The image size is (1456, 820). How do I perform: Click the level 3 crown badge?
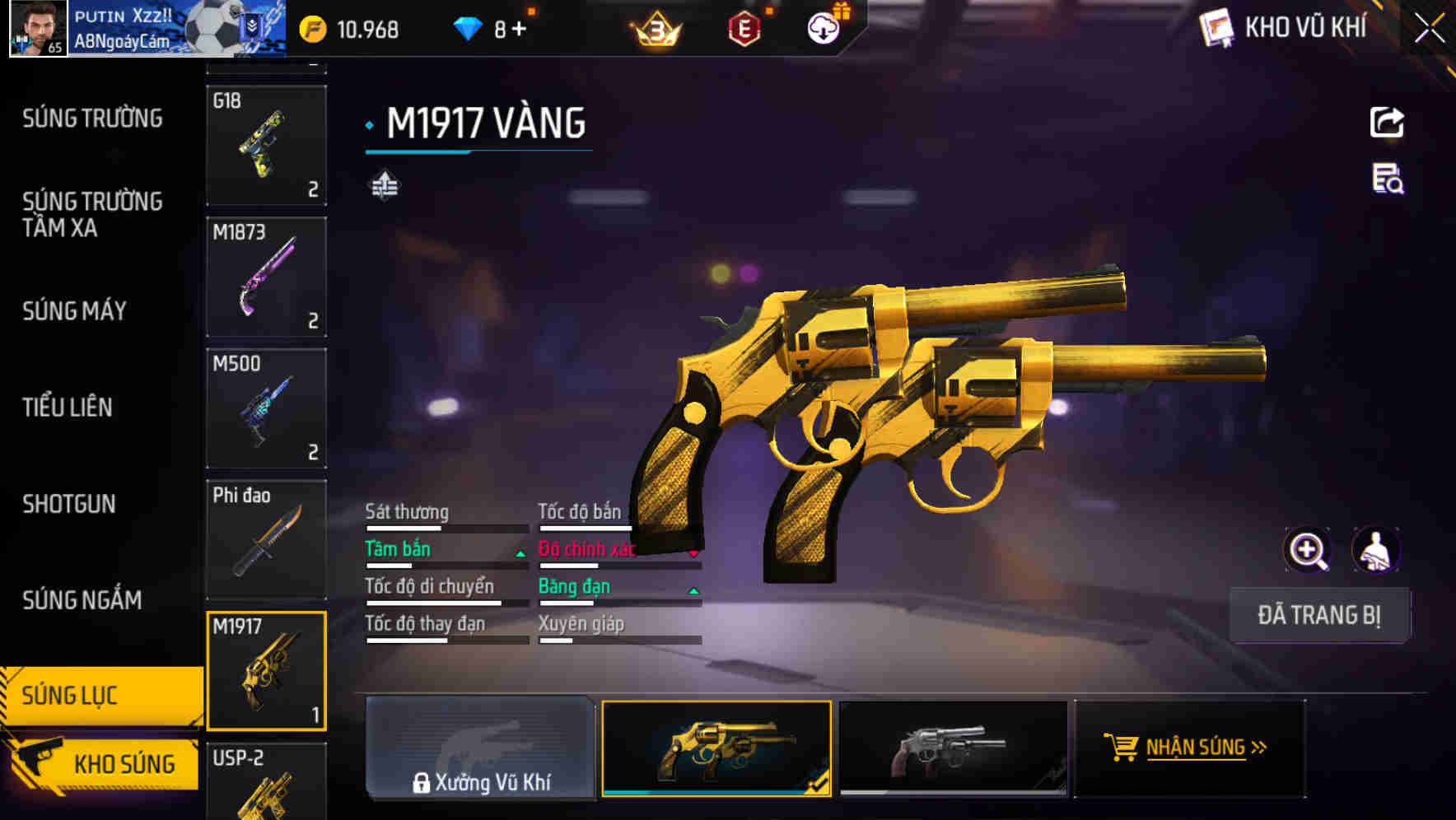[653, 27]
